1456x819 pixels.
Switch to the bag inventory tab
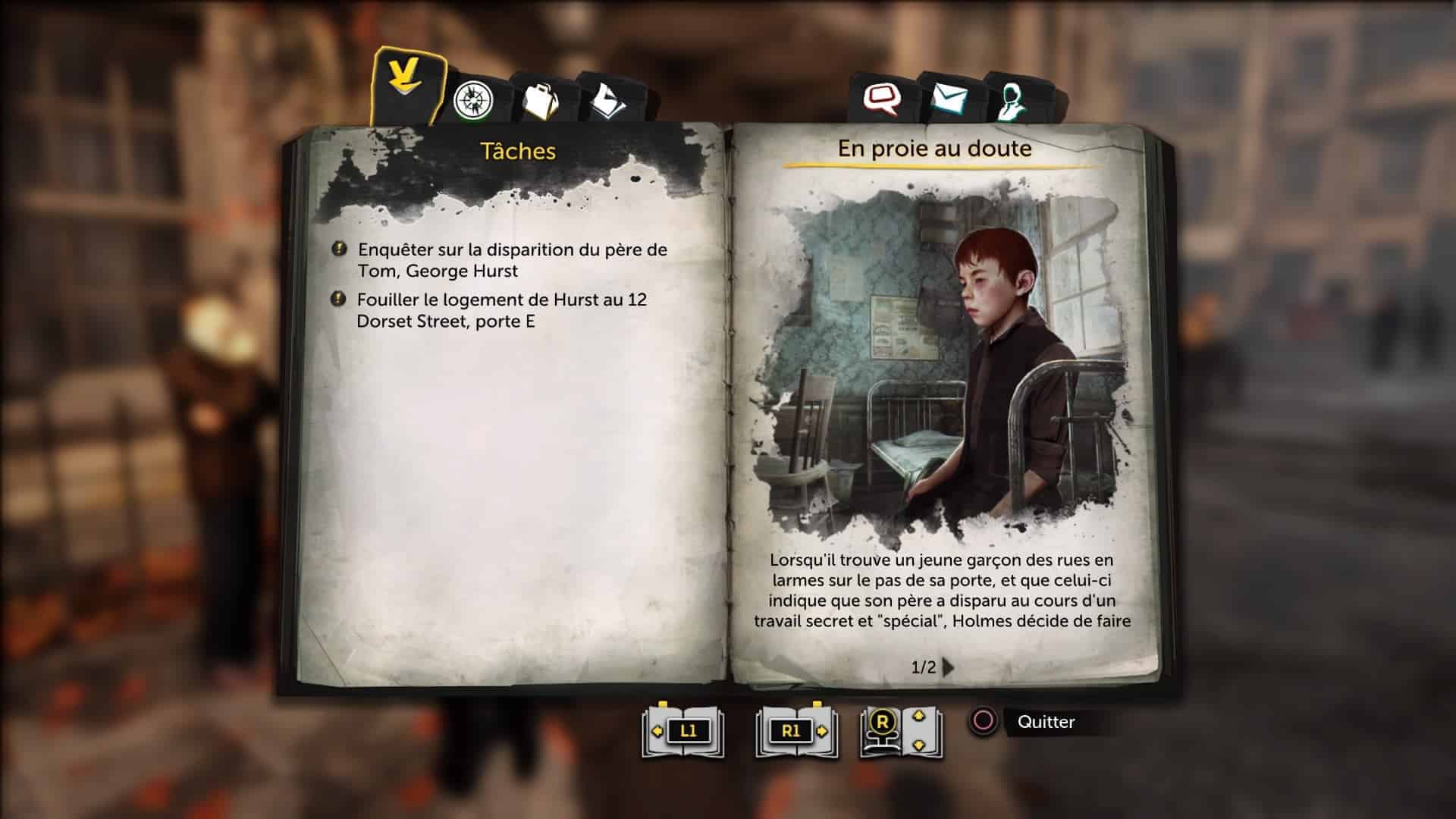[539, 100]
